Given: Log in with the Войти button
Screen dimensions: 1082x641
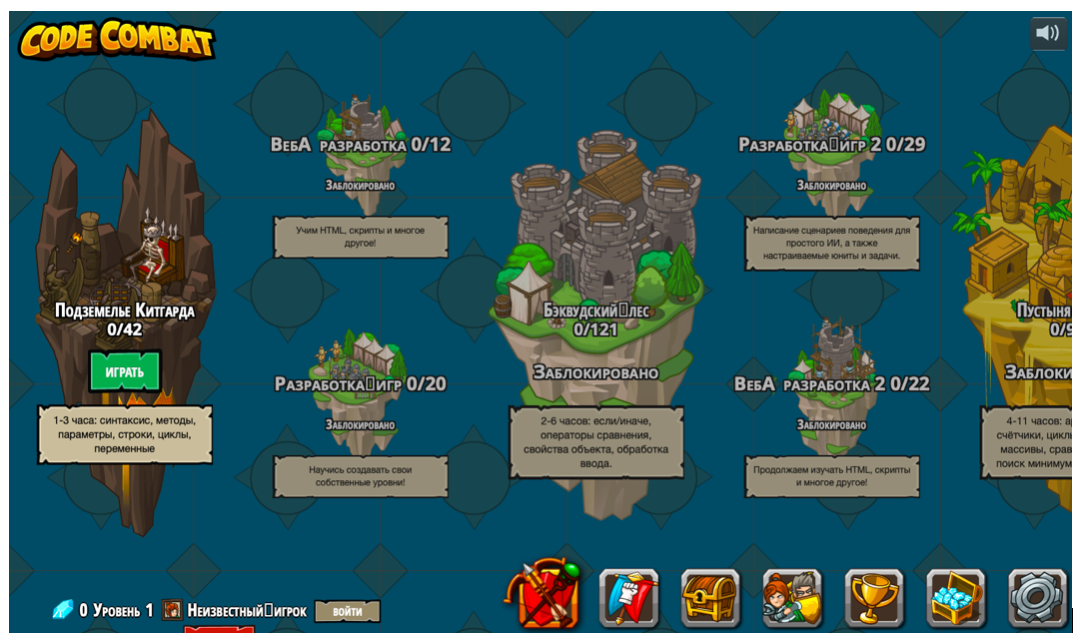Looking at the screenshot, I should point(347,611).
